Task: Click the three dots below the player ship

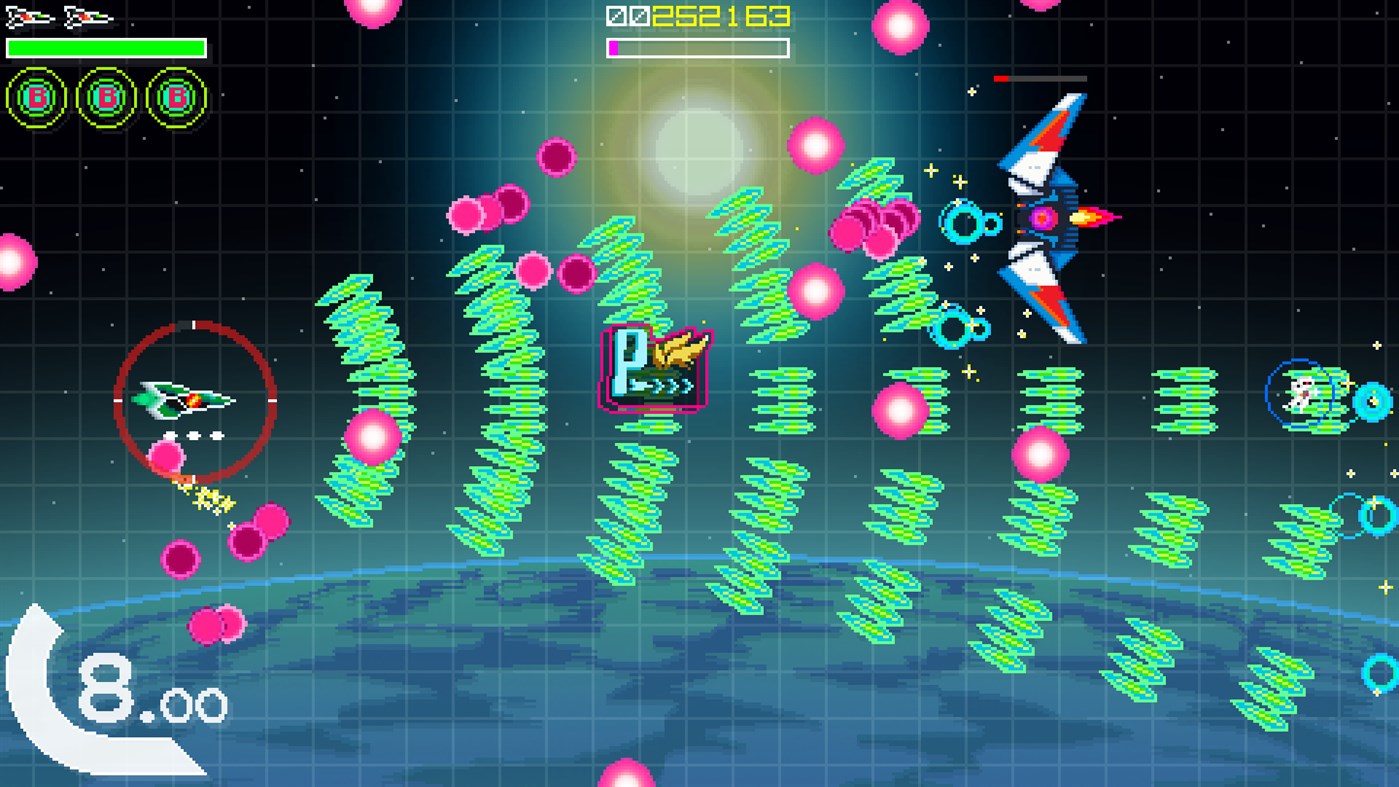Action: click(x=196, y=434)
